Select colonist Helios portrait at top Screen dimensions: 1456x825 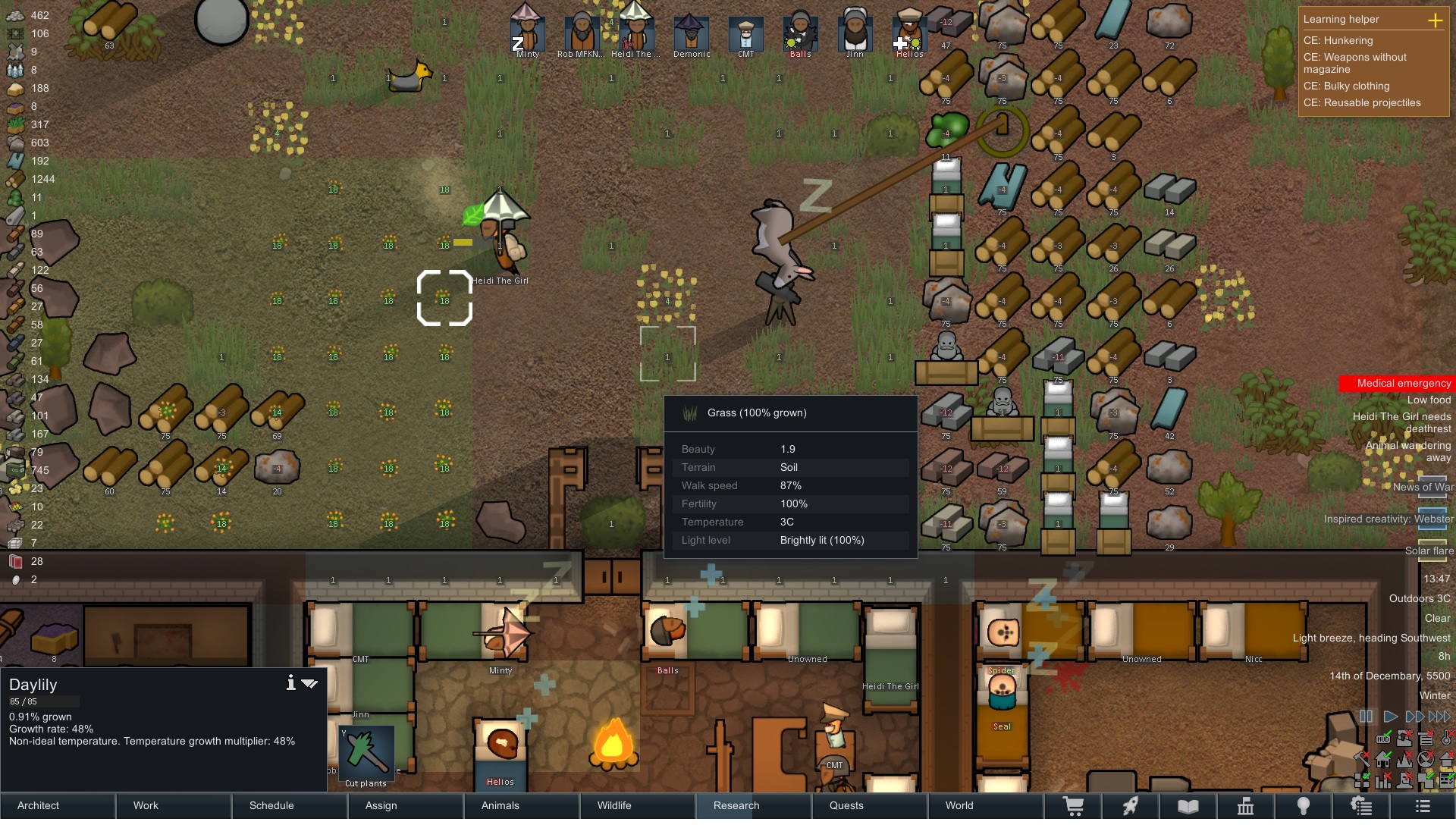pos(909,34)
